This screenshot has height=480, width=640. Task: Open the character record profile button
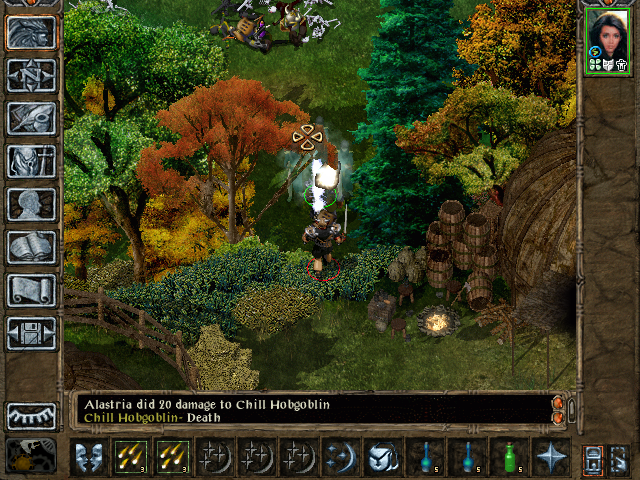click(x=31, y=204)
